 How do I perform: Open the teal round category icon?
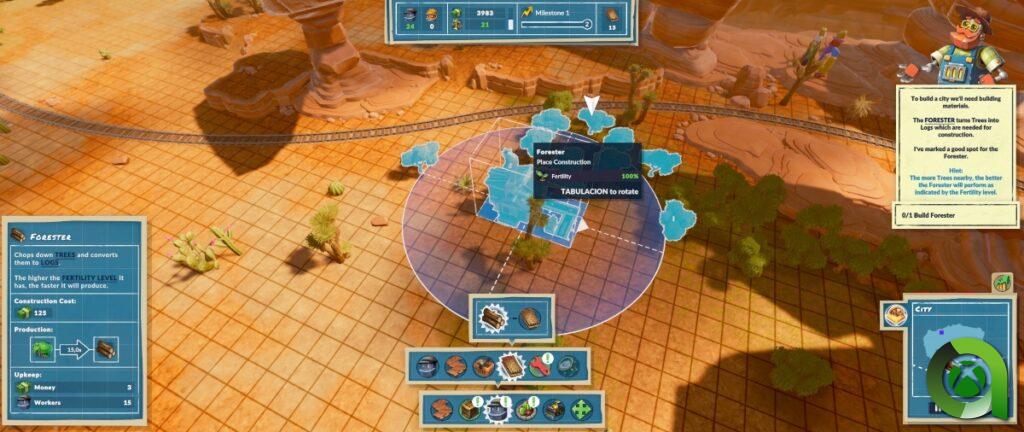(568, 367)
